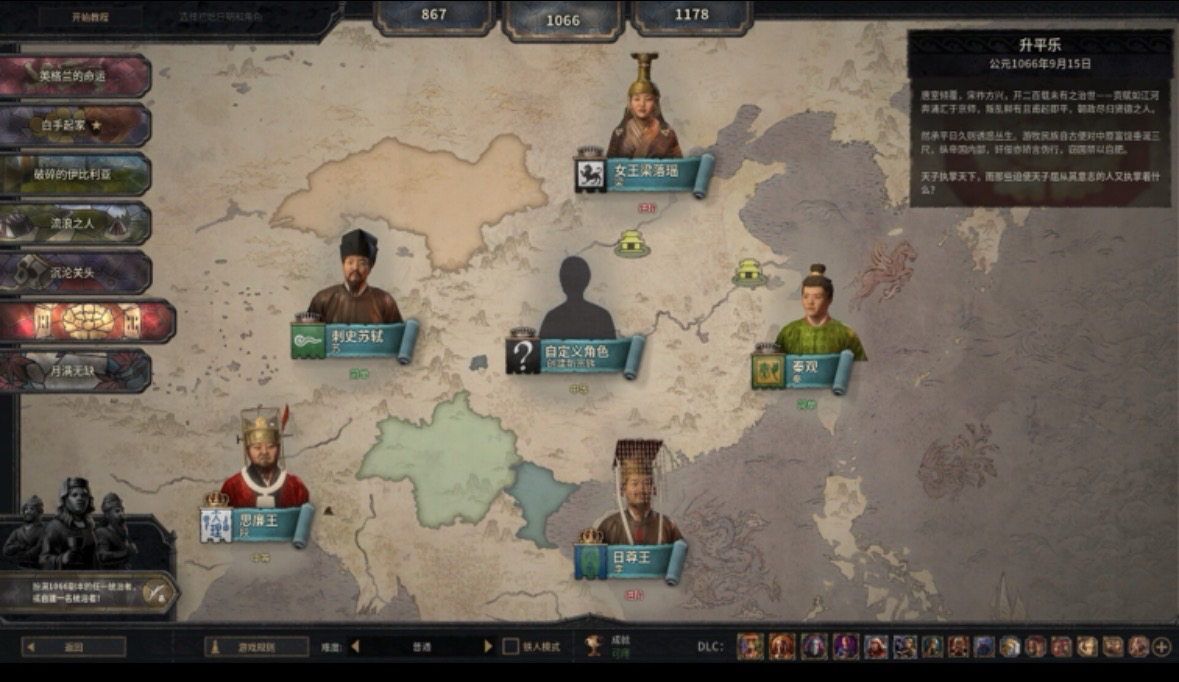
Task: Select the 1178 start date
Action: point(691,15)
